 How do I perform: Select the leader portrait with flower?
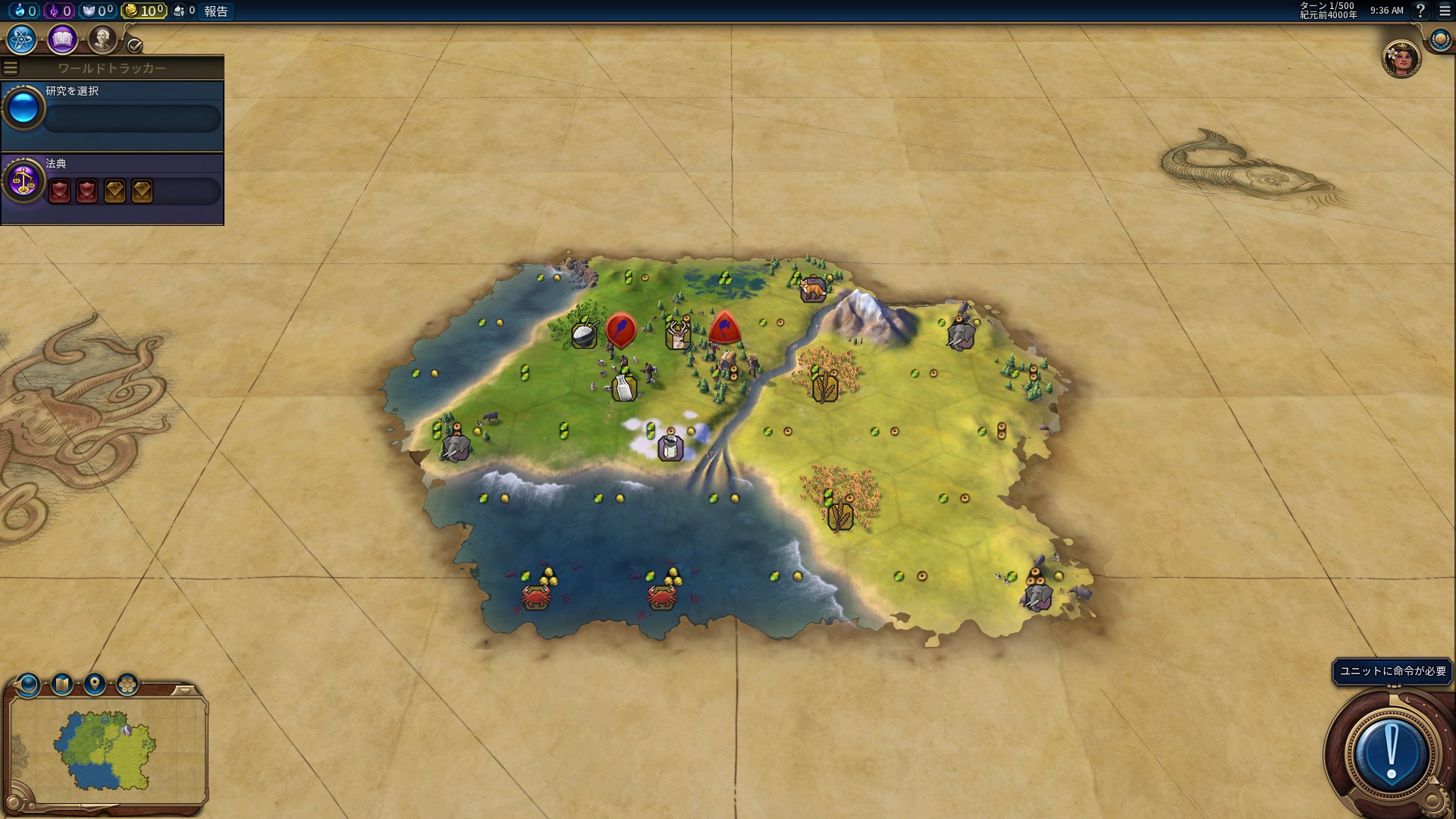pyautogui.click(x=1401, y=59)
